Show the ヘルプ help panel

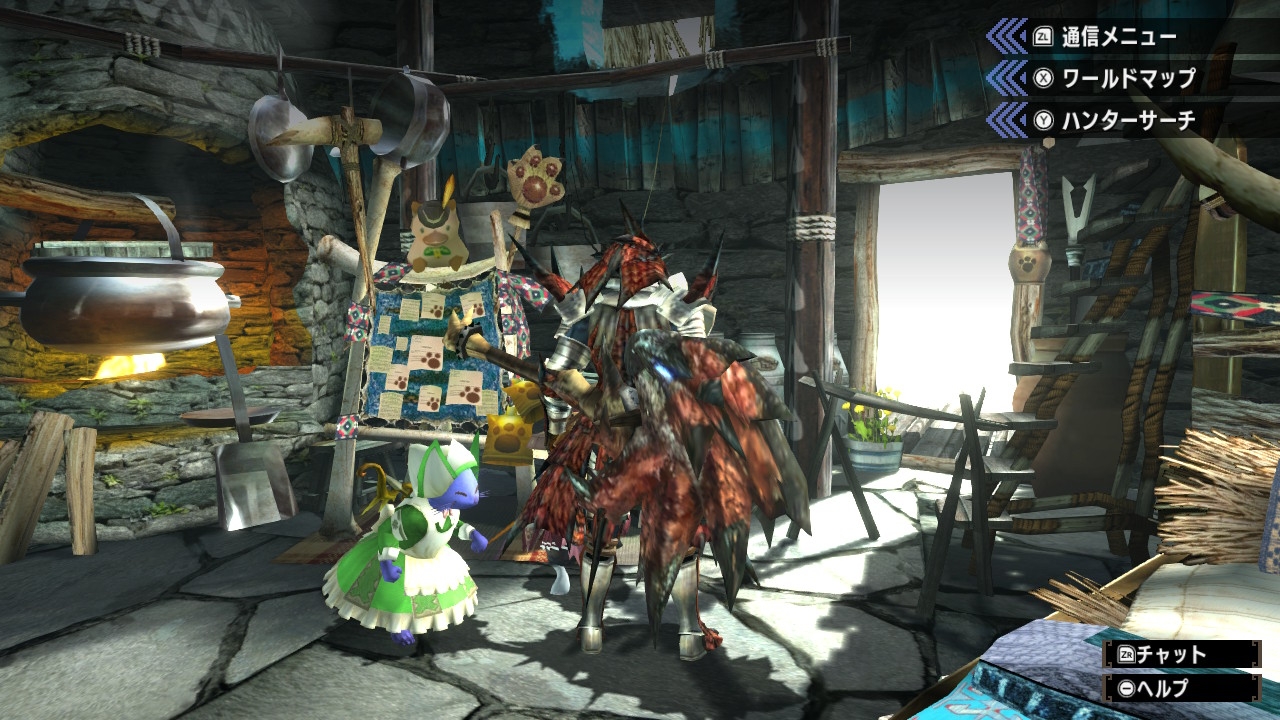tap(1179, 688)
